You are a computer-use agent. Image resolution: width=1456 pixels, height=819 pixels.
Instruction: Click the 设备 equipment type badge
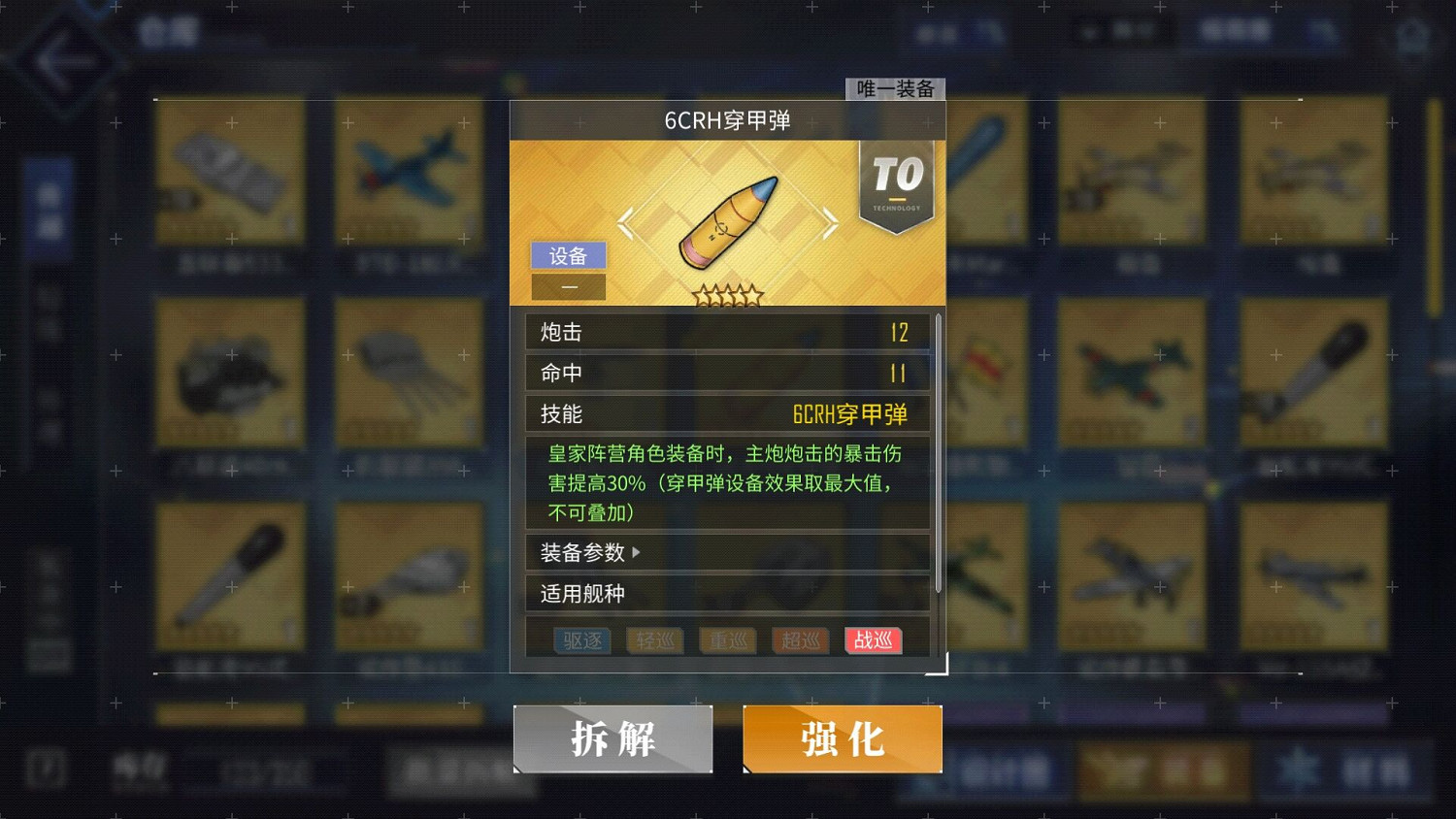click(x=569, y=255)
